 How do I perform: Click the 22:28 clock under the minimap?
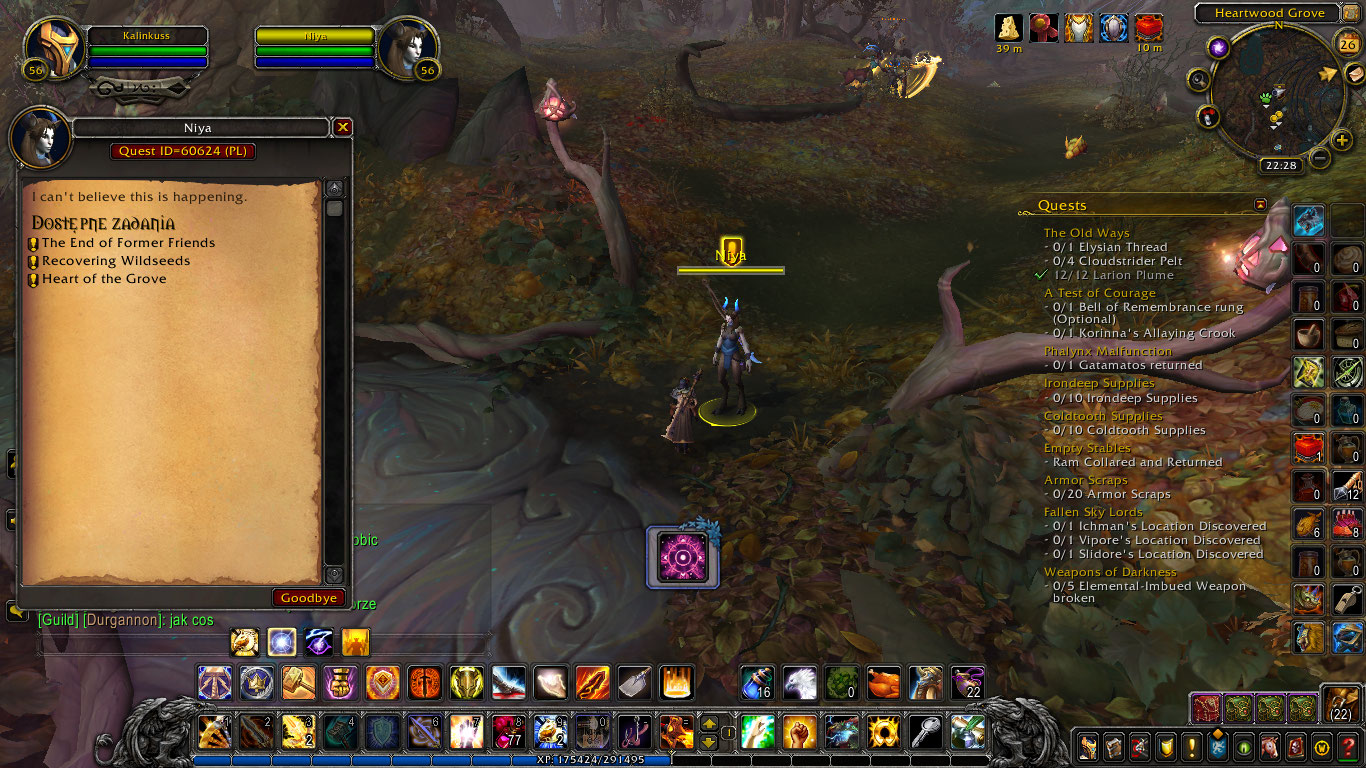[x=1282, y=164]
